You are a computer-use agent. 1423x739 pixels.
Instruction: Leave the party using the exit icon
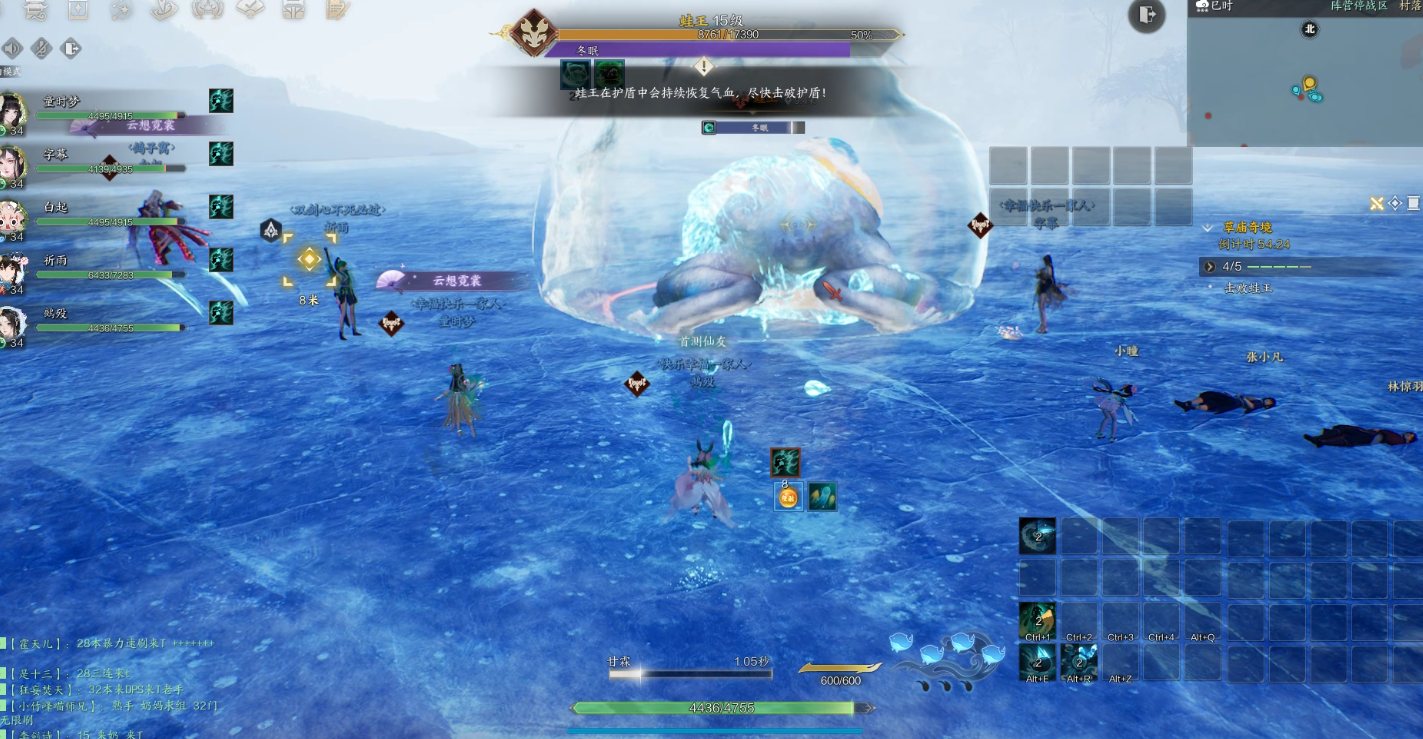tap(71, 48)
